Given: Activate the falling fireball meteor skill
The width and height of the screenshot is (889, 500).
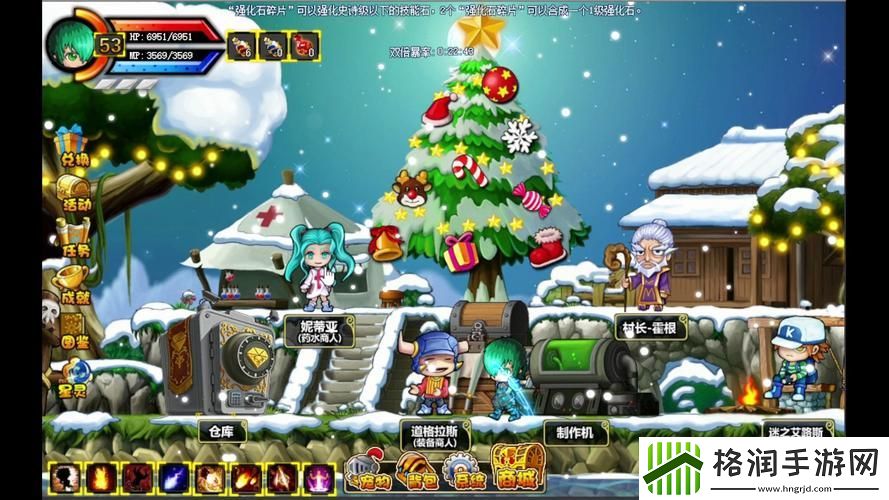Looking at the screenshot, I should coord(246,477).
